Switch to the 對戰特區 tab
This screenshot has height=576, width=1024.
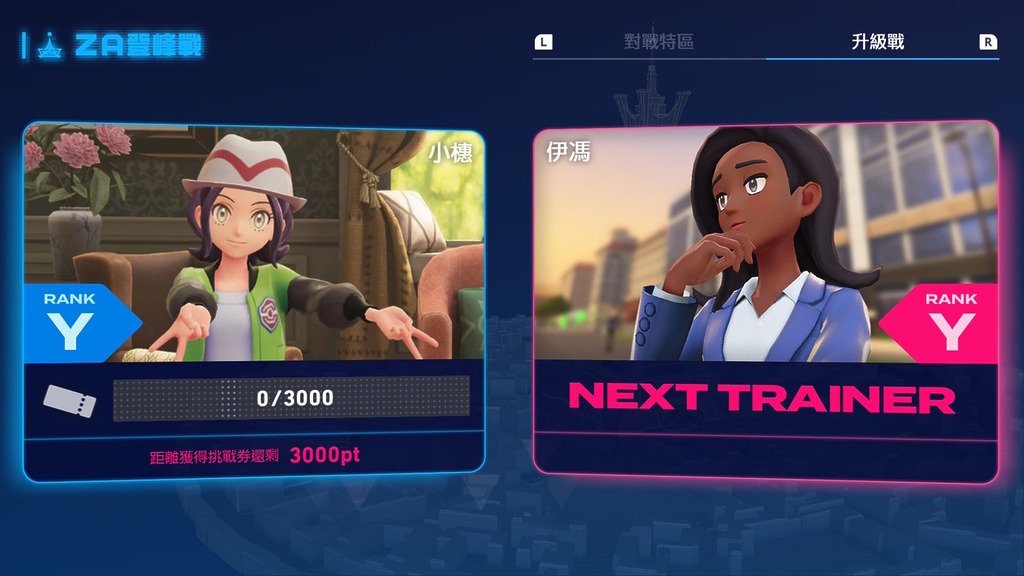[658, 42]
